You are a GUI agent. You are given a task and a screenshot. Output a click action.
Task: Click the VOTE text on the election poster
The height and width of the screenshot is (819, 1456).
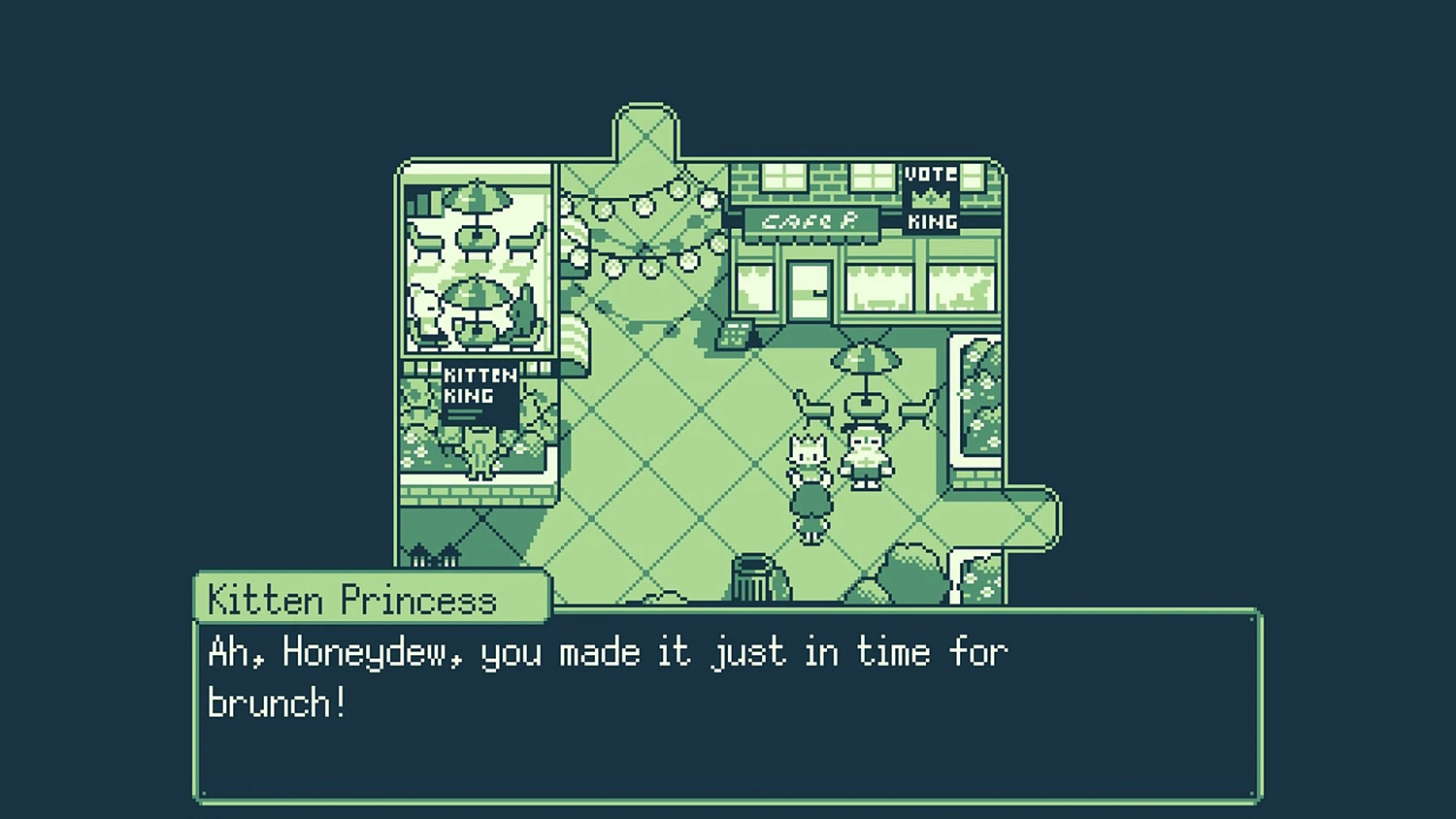(x=929, y=175)
